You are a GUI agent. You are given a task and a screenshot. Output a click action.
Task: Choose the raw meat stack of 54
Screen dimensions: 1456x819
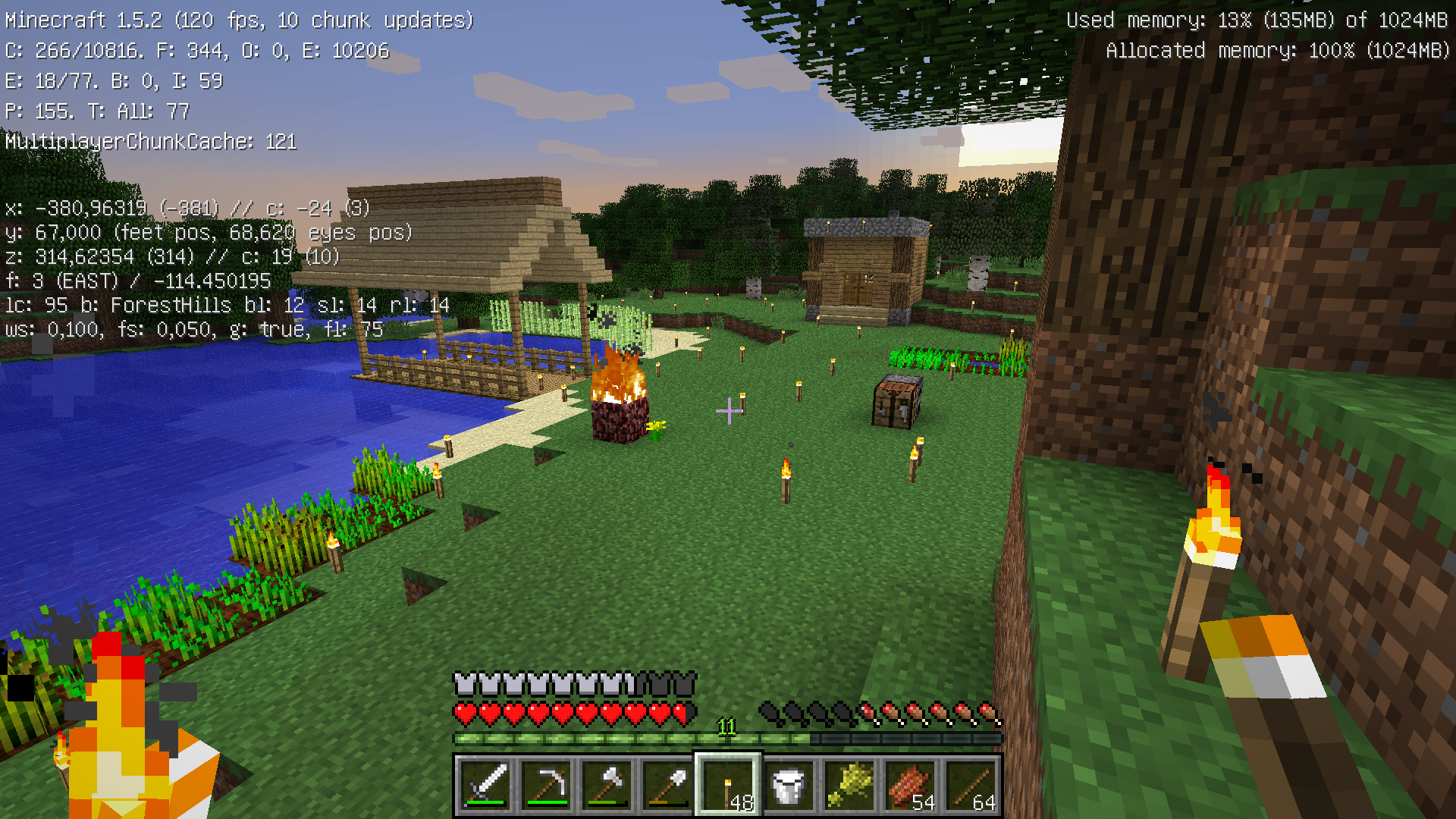point(911,786)
